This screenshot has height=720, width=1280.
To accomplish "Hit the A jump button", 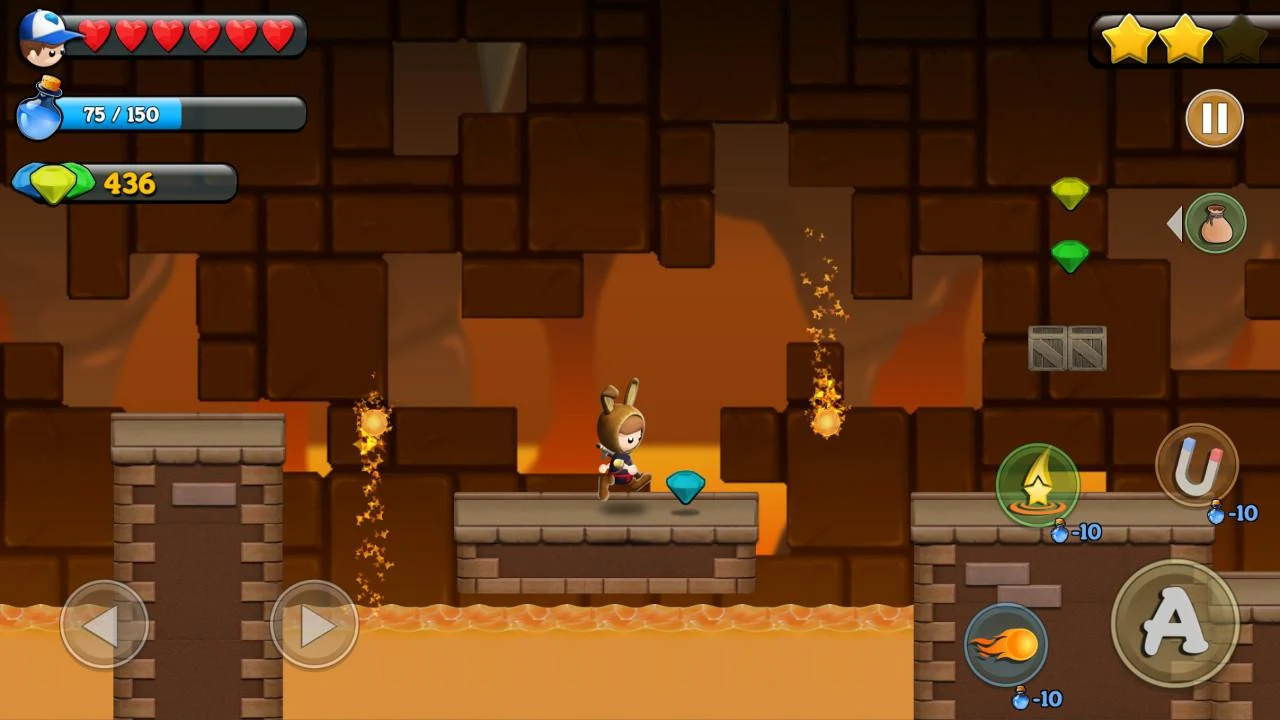I will coord(1174,623).
